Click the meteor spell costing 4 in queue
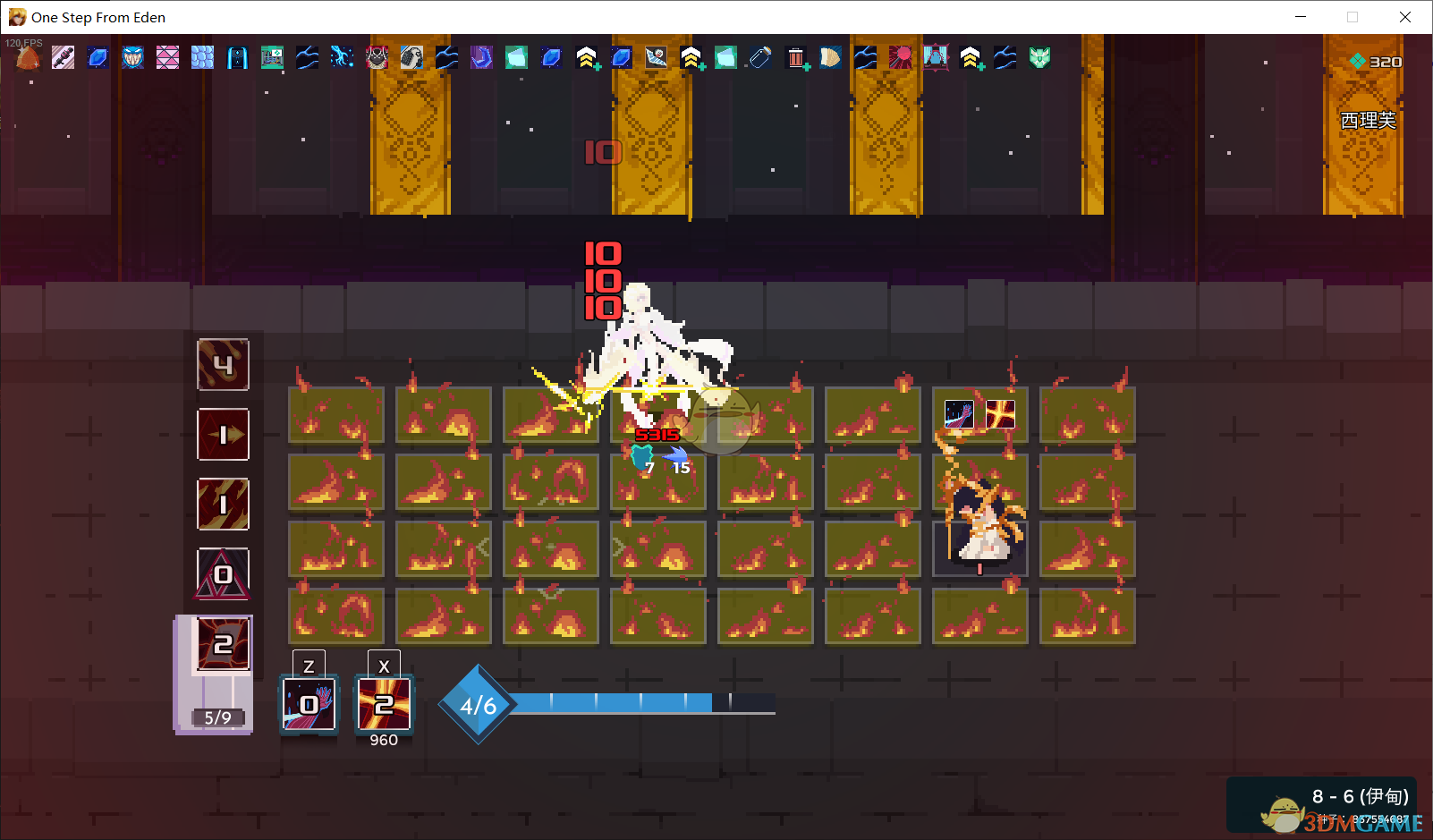The width and height of the screenshot is (1433, 840). [x=223, y=365]
